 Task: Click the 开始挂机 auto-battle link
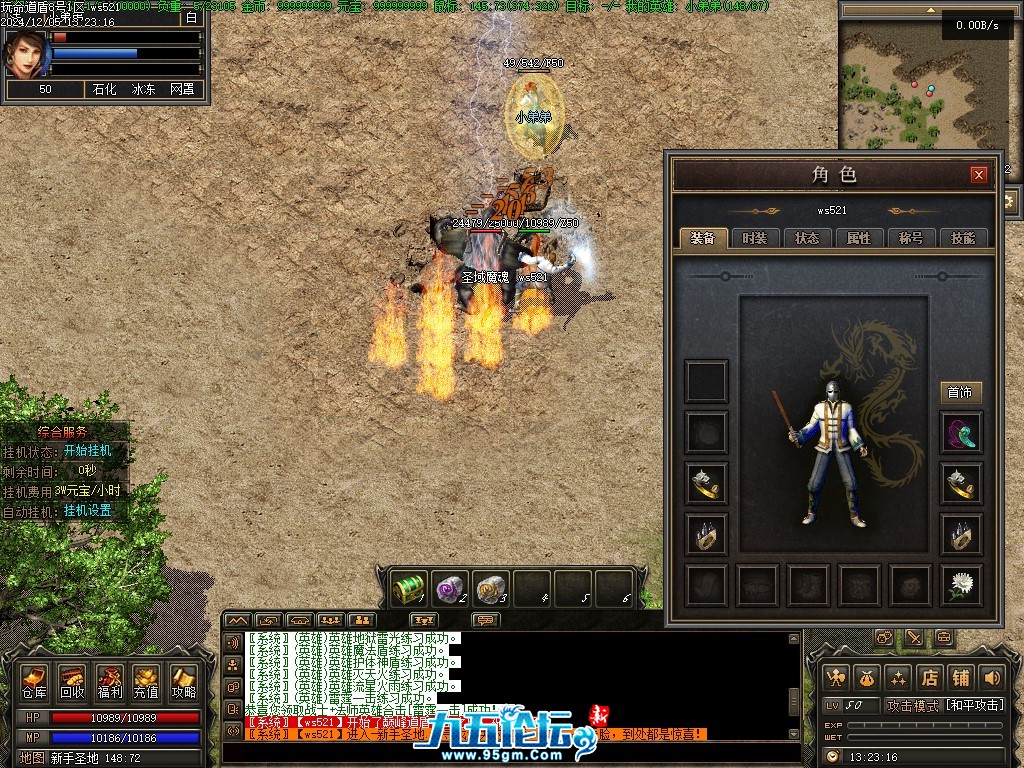[88, 451]
